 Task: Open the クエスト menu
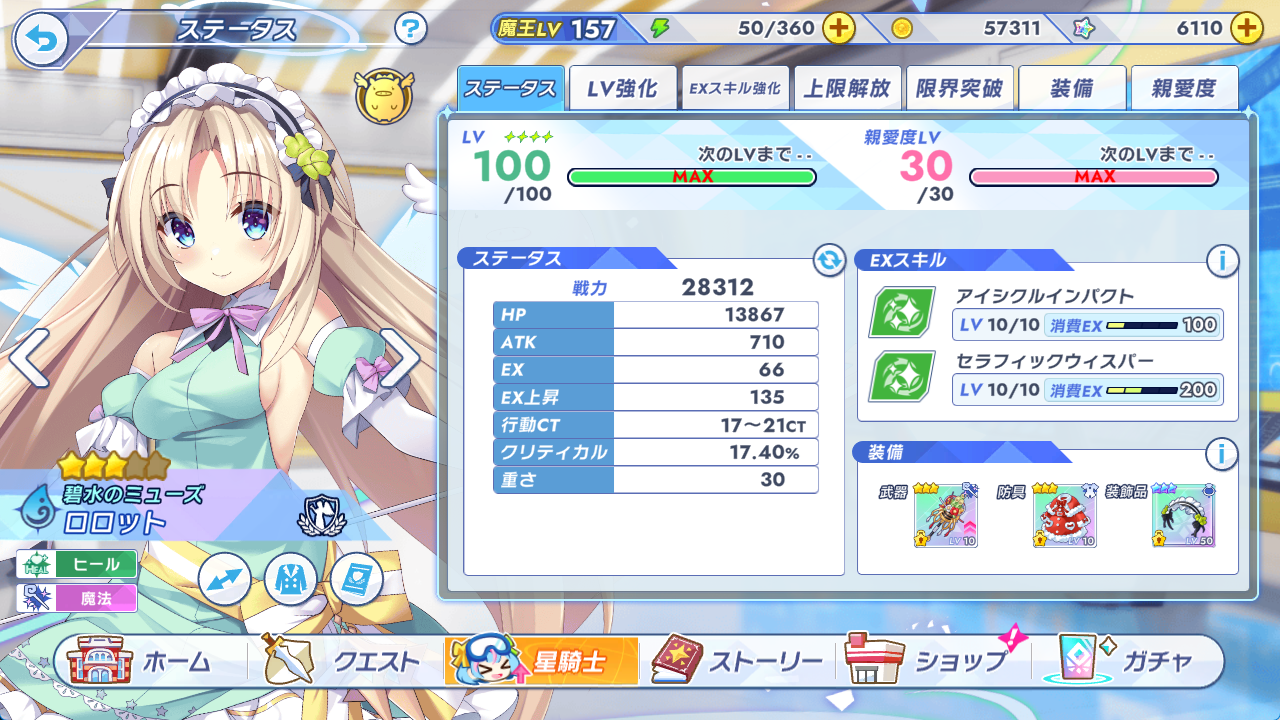click(x=342, y=661)
